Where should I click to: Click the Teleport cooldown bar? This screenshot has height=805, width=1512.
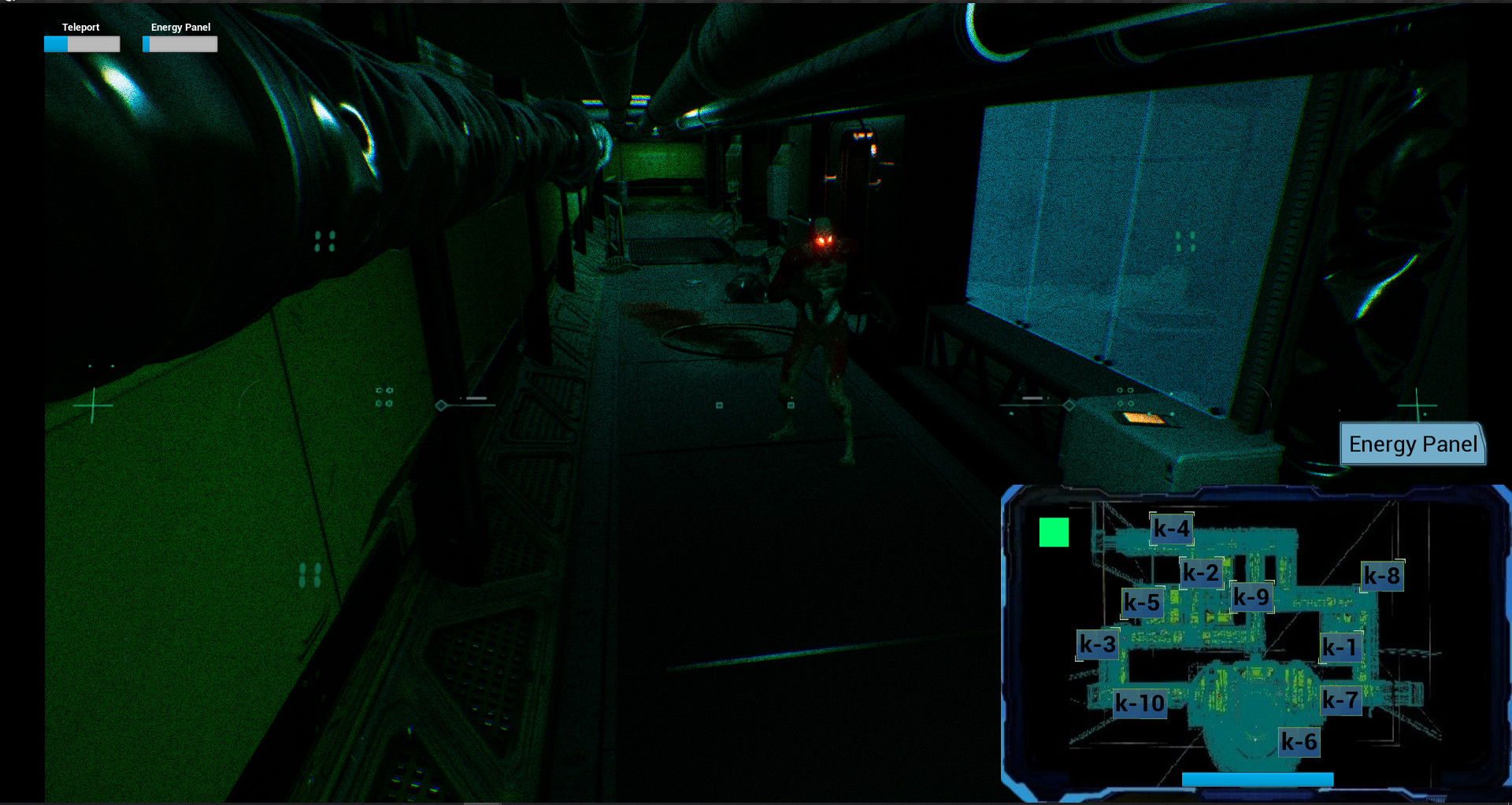pos(81,44)
